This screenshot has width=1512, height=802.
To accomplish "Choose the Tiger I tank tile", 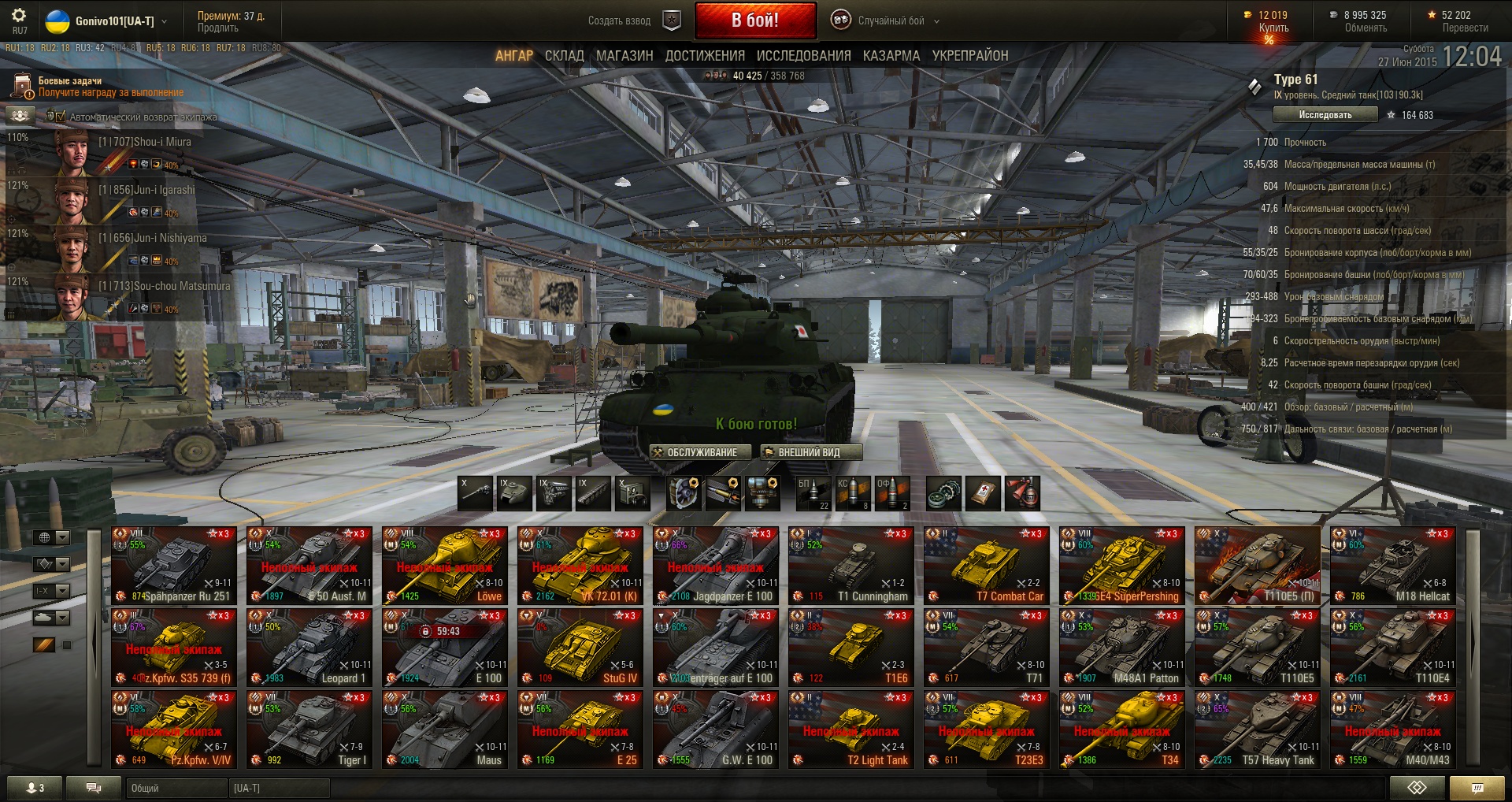I will pyautogui.click(x=309, y=729).
